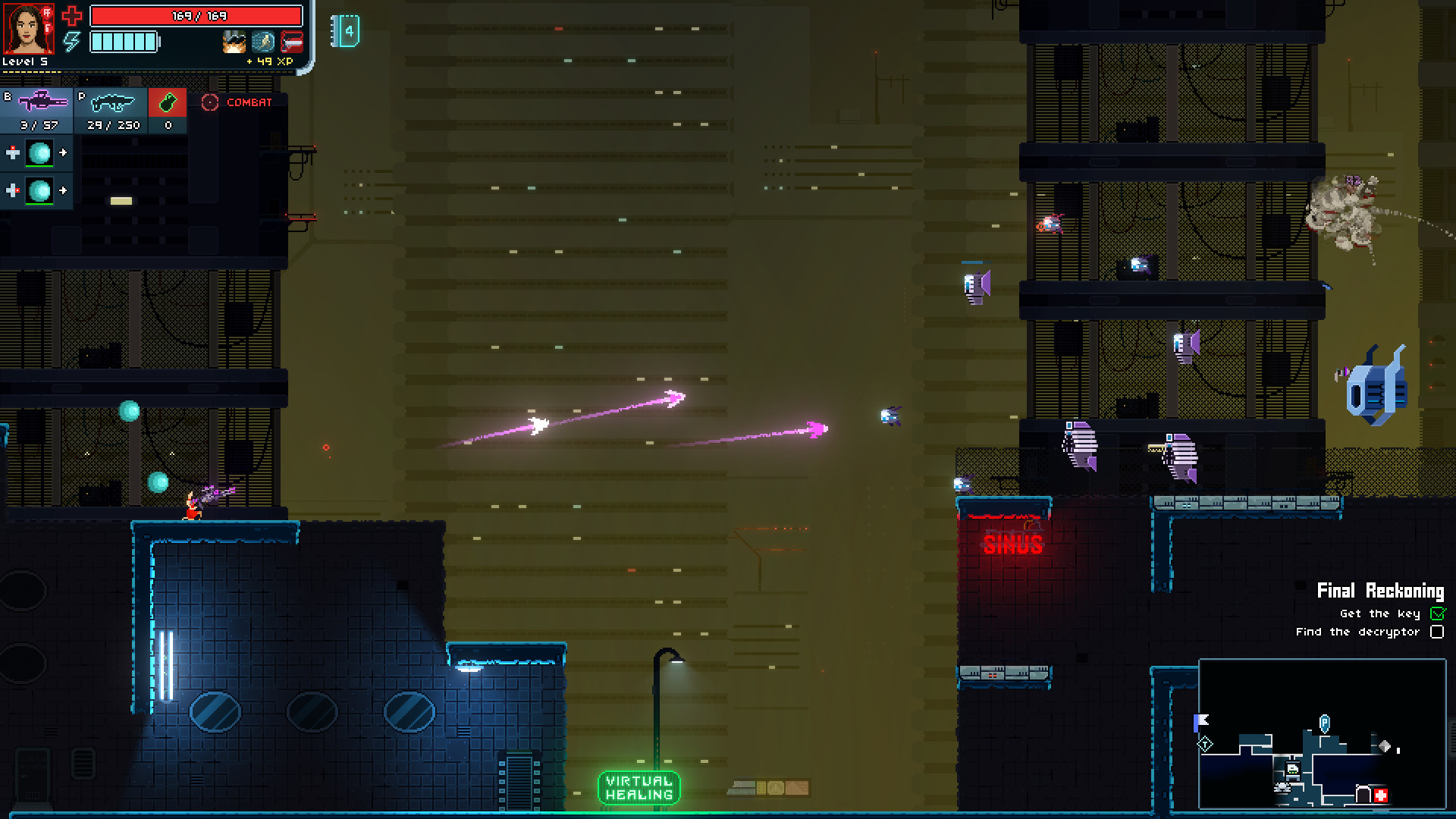Select the pink rifle in weapon slot B

point(42,101)
